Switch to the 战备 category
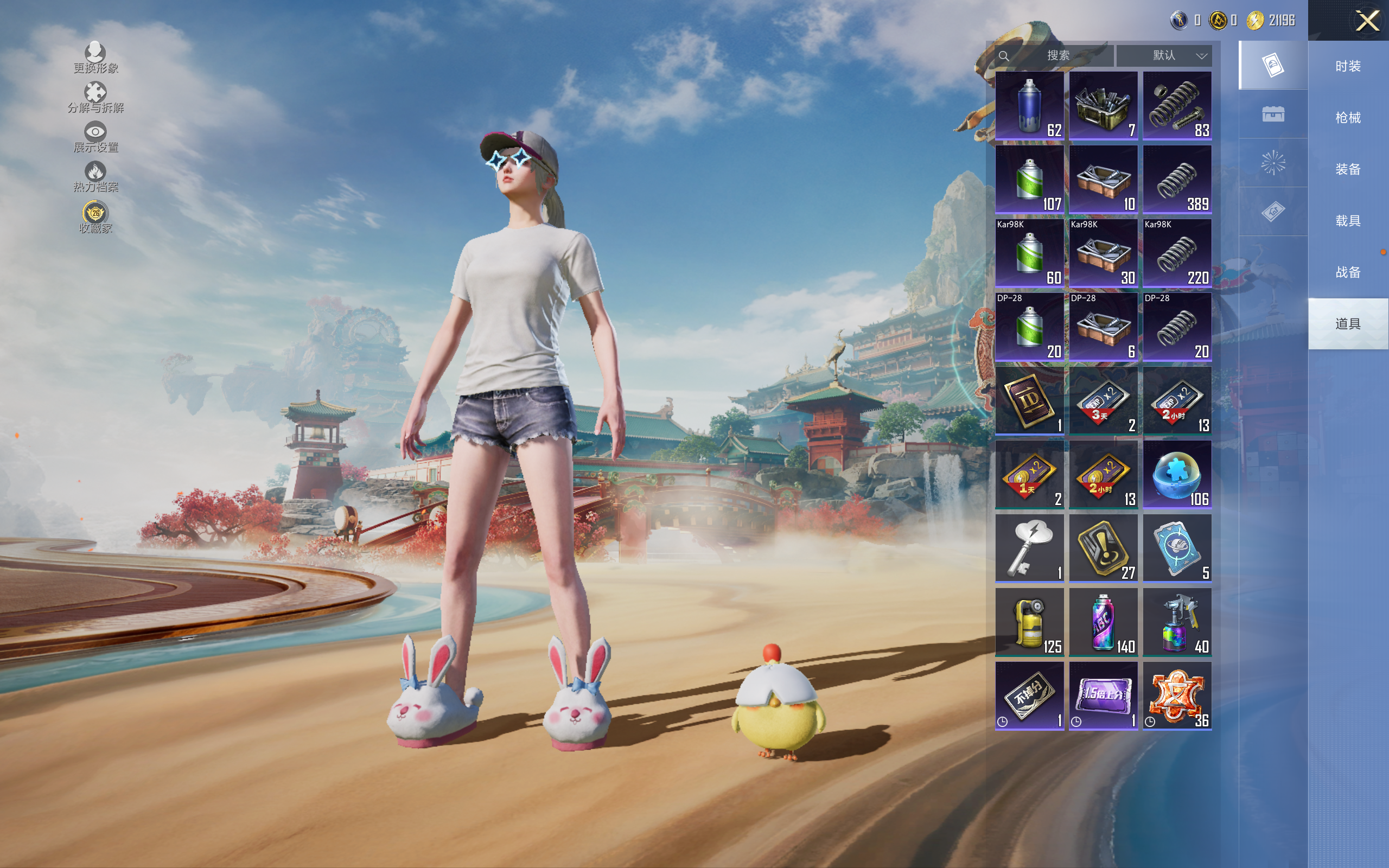1389x868 pixels. 1348,272
